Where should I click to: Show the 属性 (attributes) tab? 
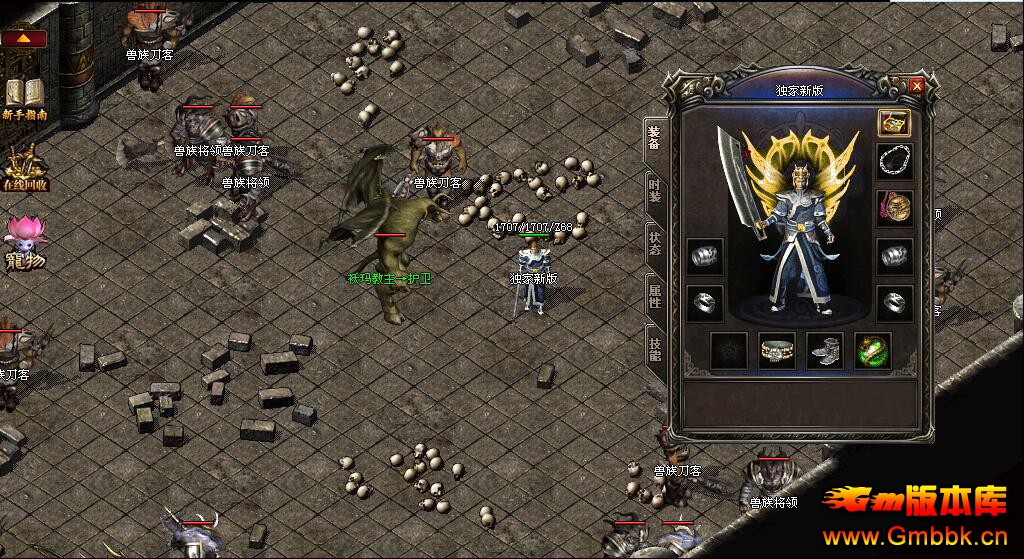click(x=654, y=294)
